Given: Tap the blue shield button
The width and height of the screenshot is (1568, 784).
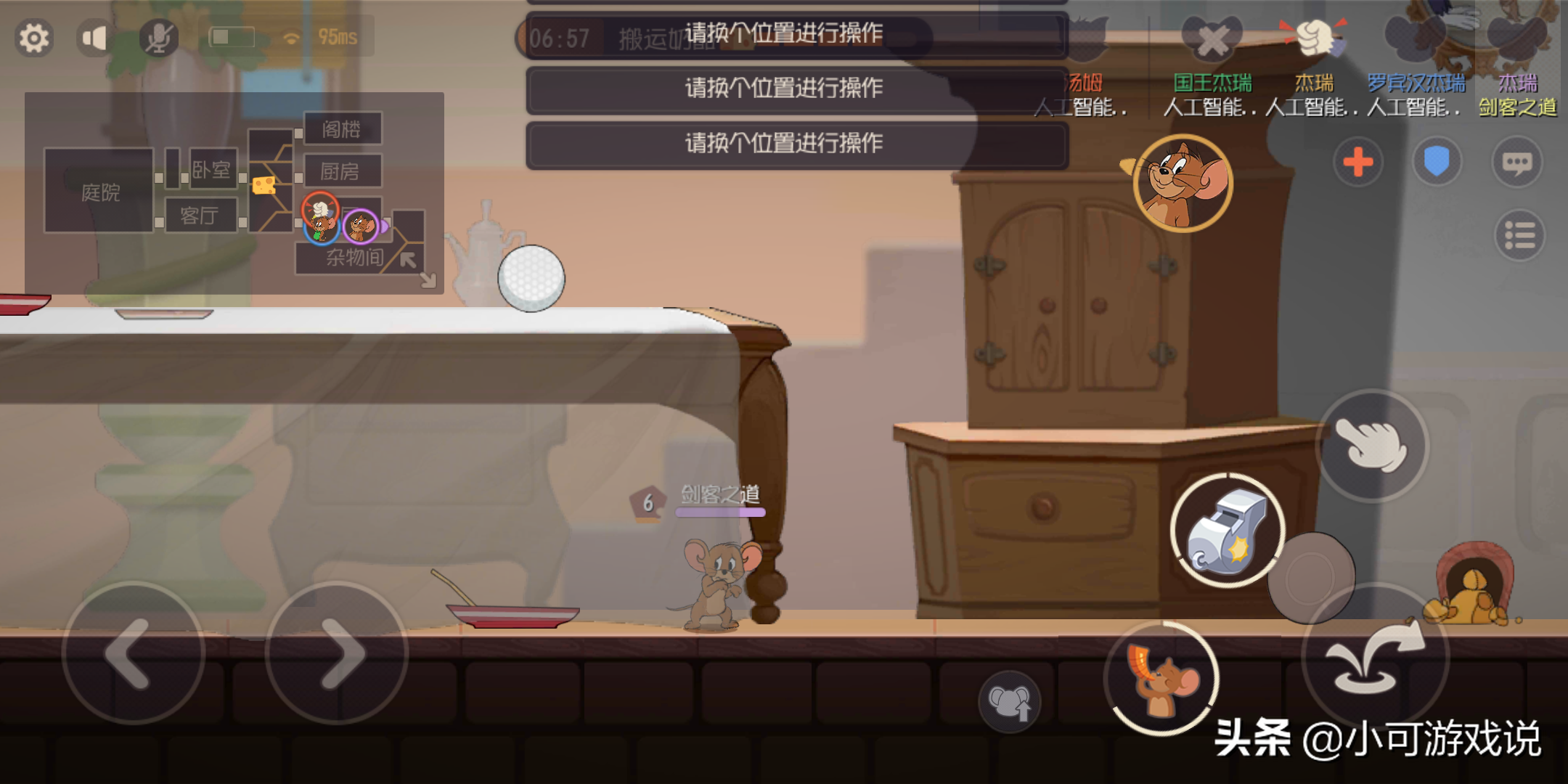Looking at the screenshot, I should pyautogui.click(x=1436, y=162).
